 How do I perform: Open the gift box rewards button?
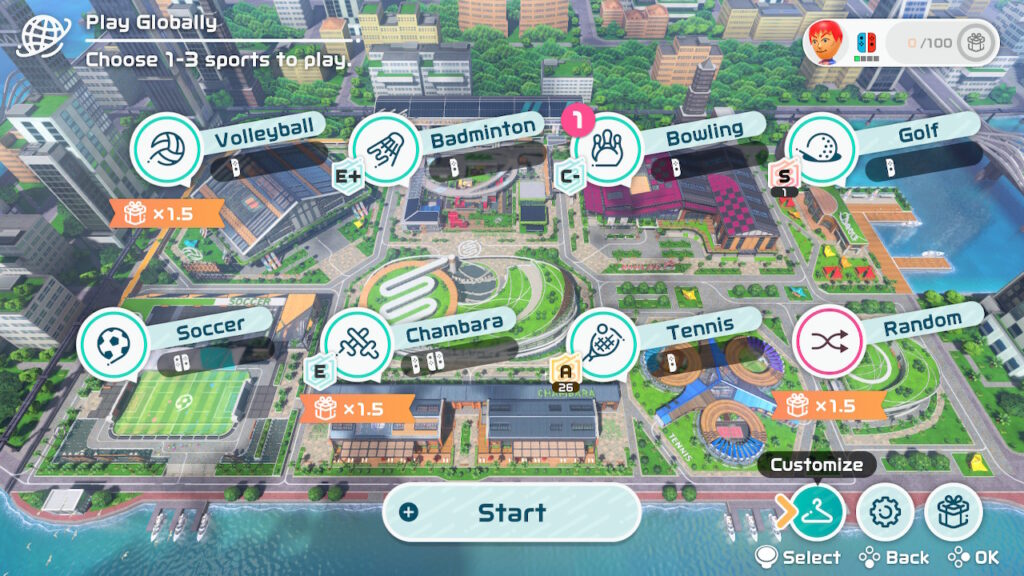[x=952, y=512]
